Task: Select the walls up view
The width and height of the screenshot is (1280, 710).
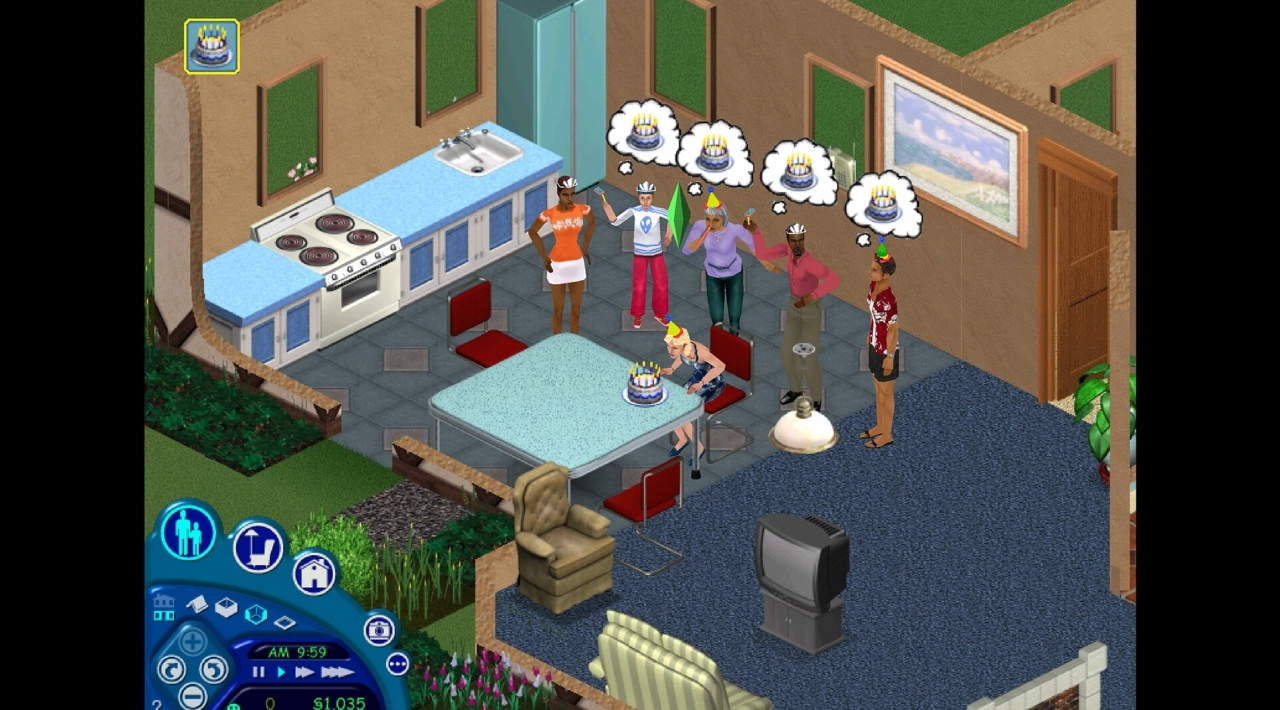Action: [x=226, y=608]
